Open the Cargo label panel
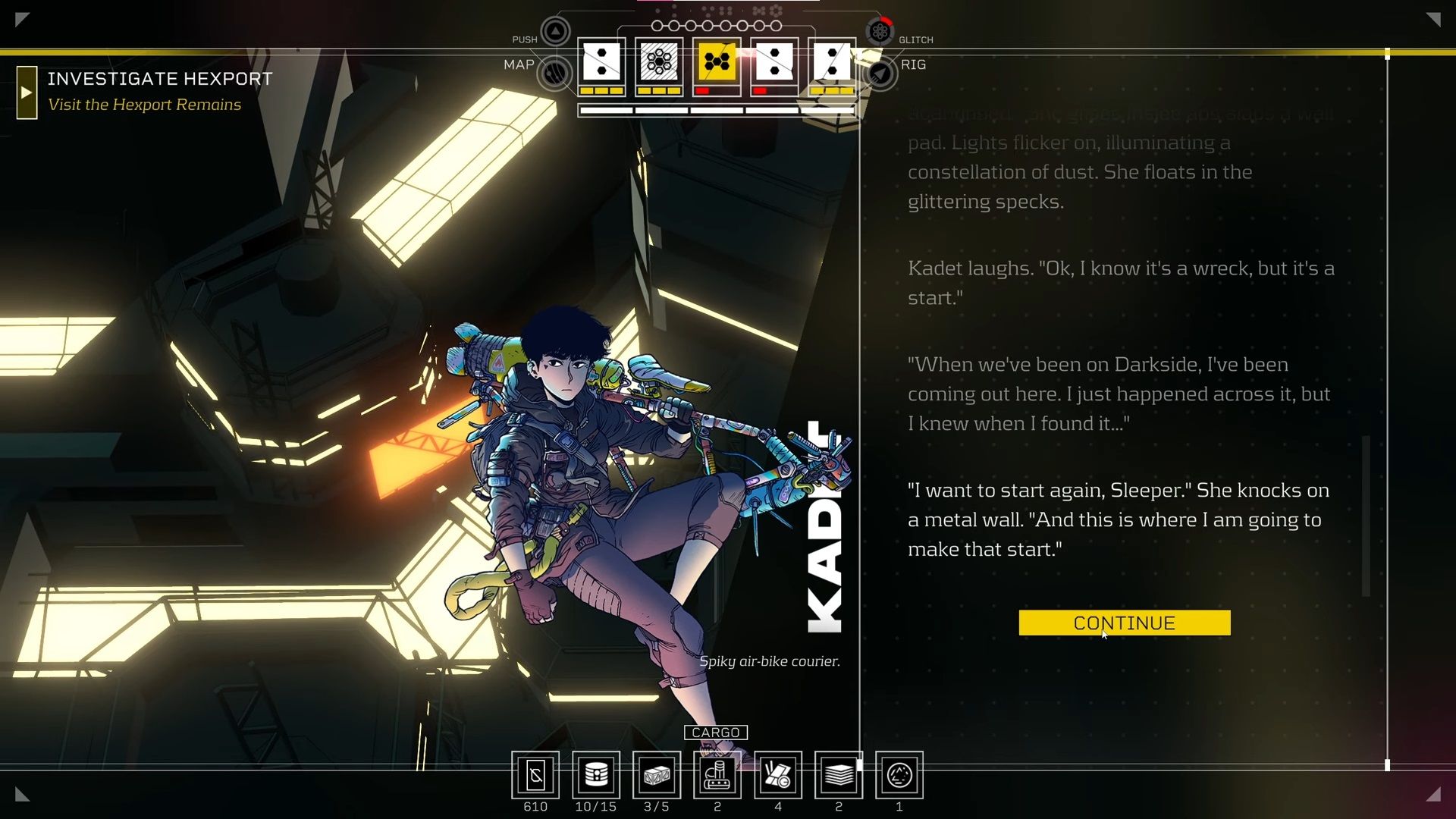The width and height of the screenshot is (1456, 819). pos(716,733)
